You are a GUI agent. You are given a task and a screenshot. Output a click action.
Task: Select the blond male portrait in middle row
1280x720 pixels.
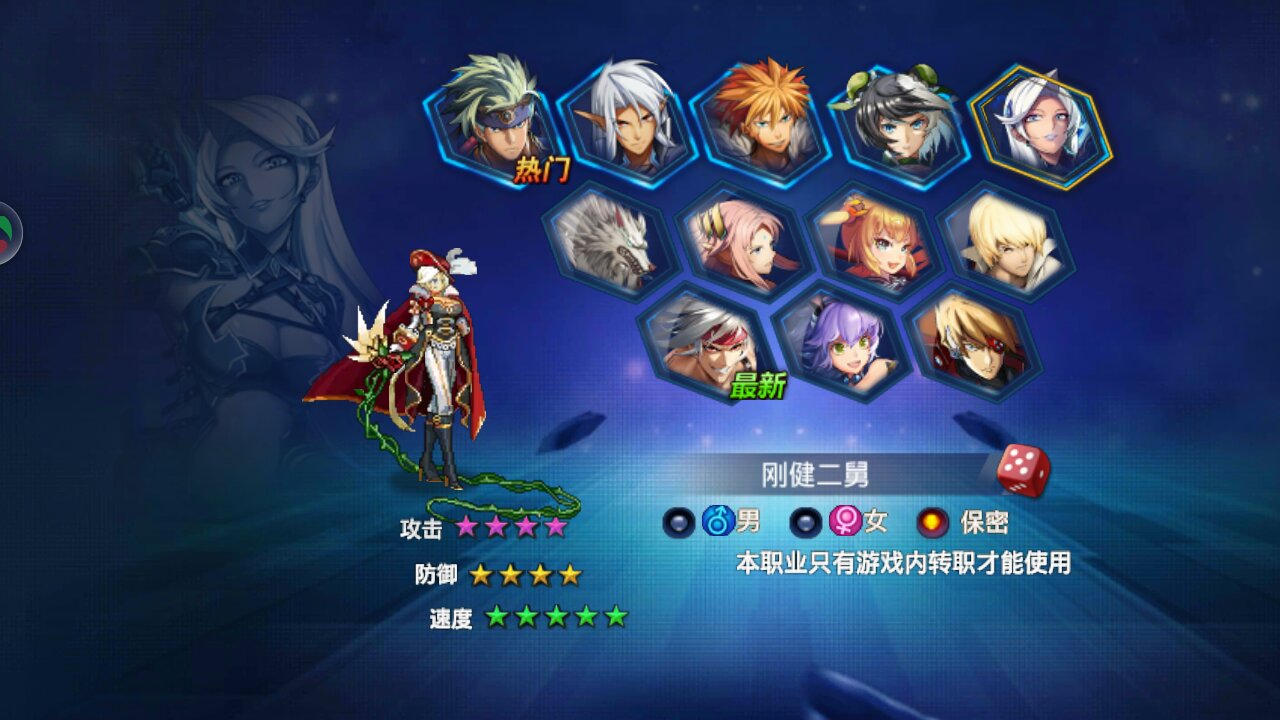point(1005,240)
